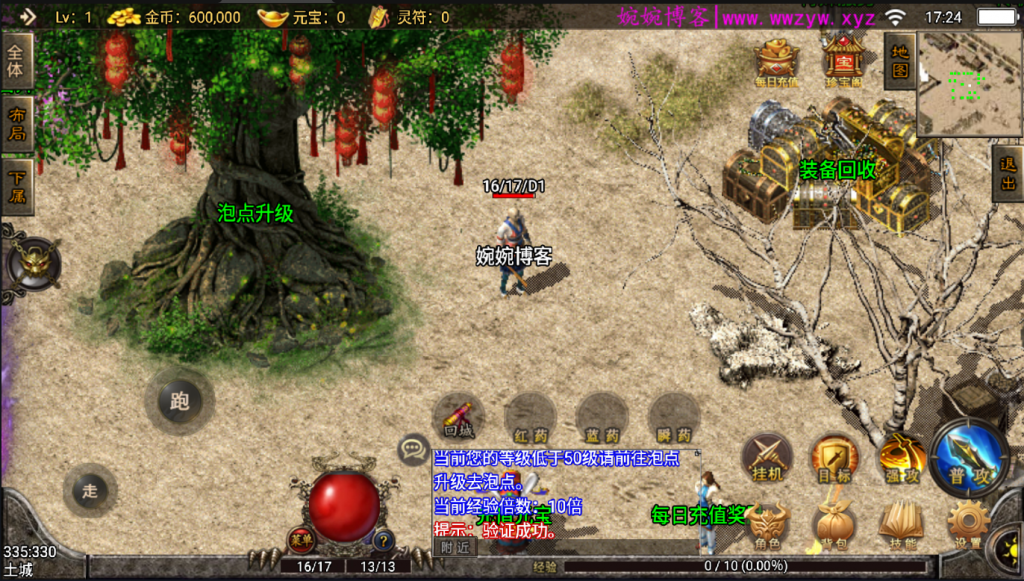Viewport: 1024px width, 581px height.
Task: Activate the 跑 run button
Action: coord(179,402)
